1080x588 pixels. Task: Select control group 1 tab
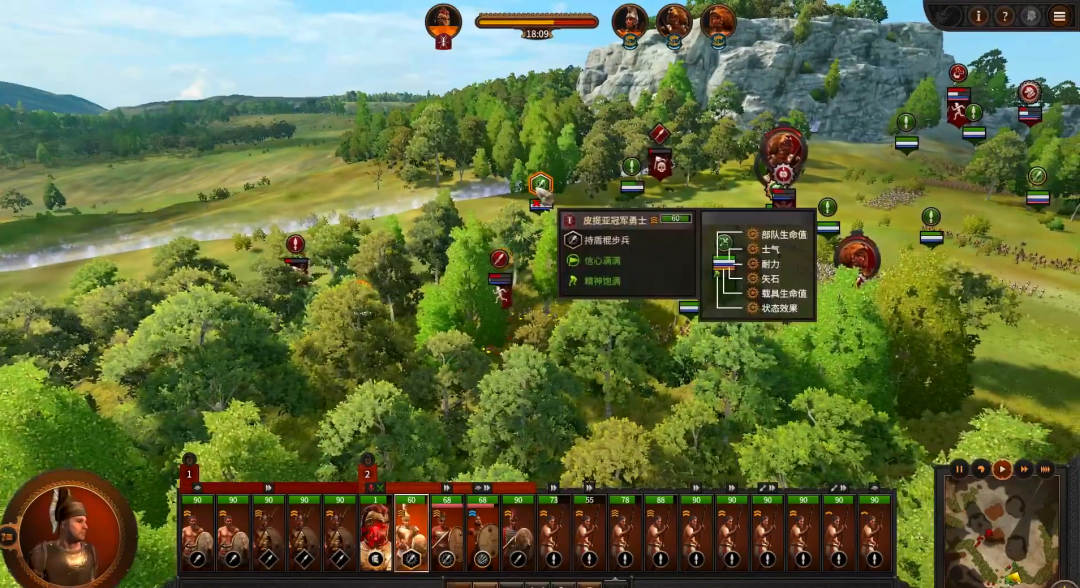tap(190, 474)
